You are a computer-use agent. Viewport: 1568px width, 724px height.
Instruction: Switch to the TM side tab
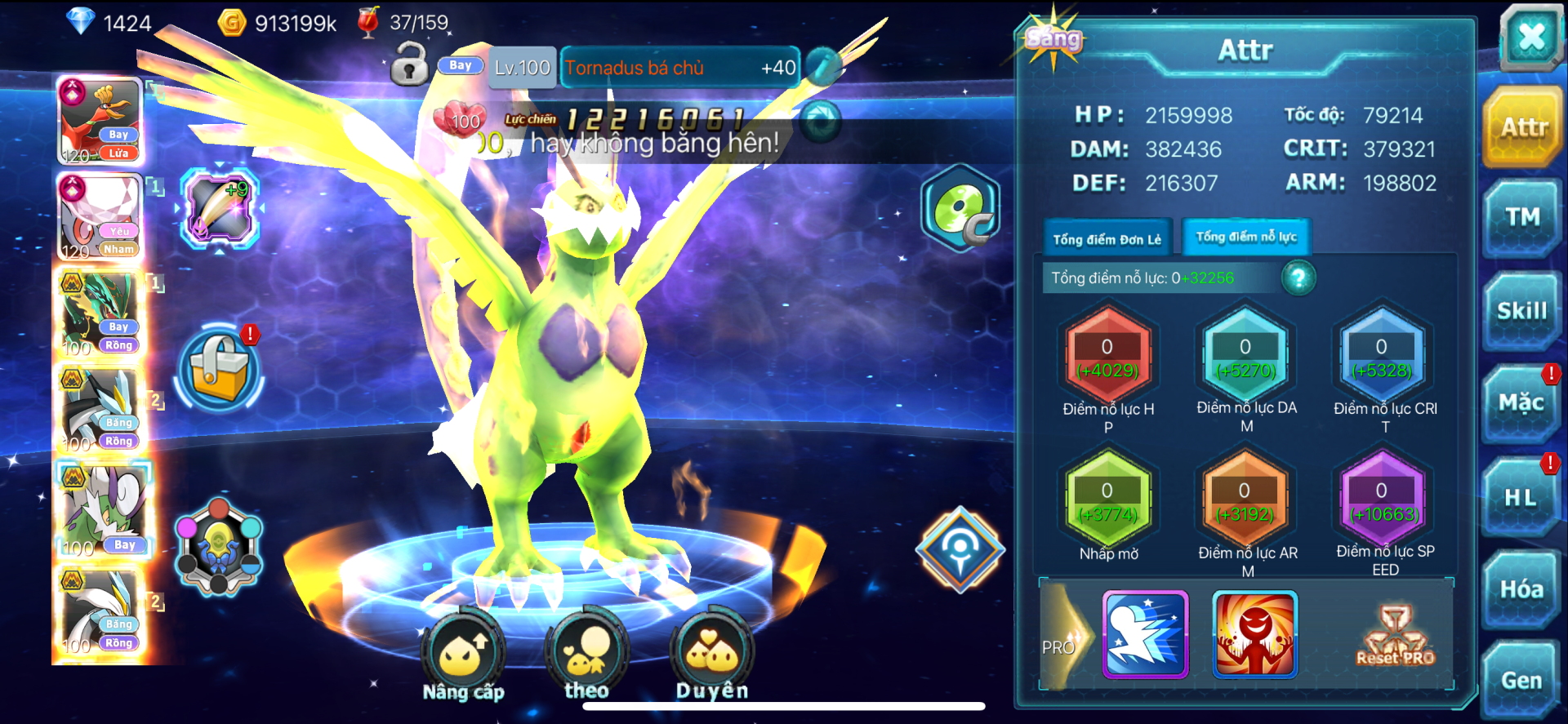click(x=1522, y=217)
